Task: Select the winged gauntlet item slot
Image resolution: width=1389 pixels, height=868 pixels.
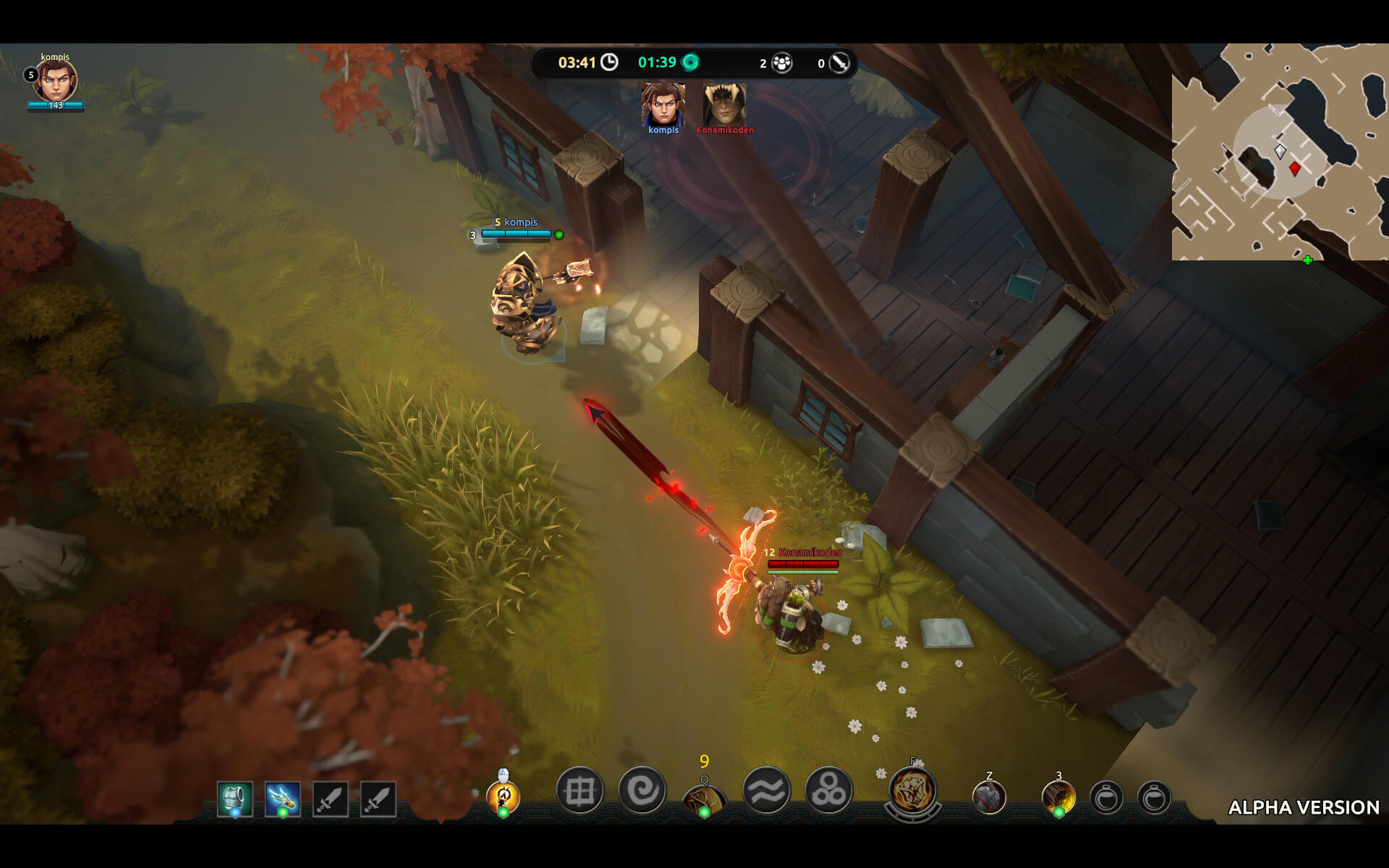Action: pos(282,799)
